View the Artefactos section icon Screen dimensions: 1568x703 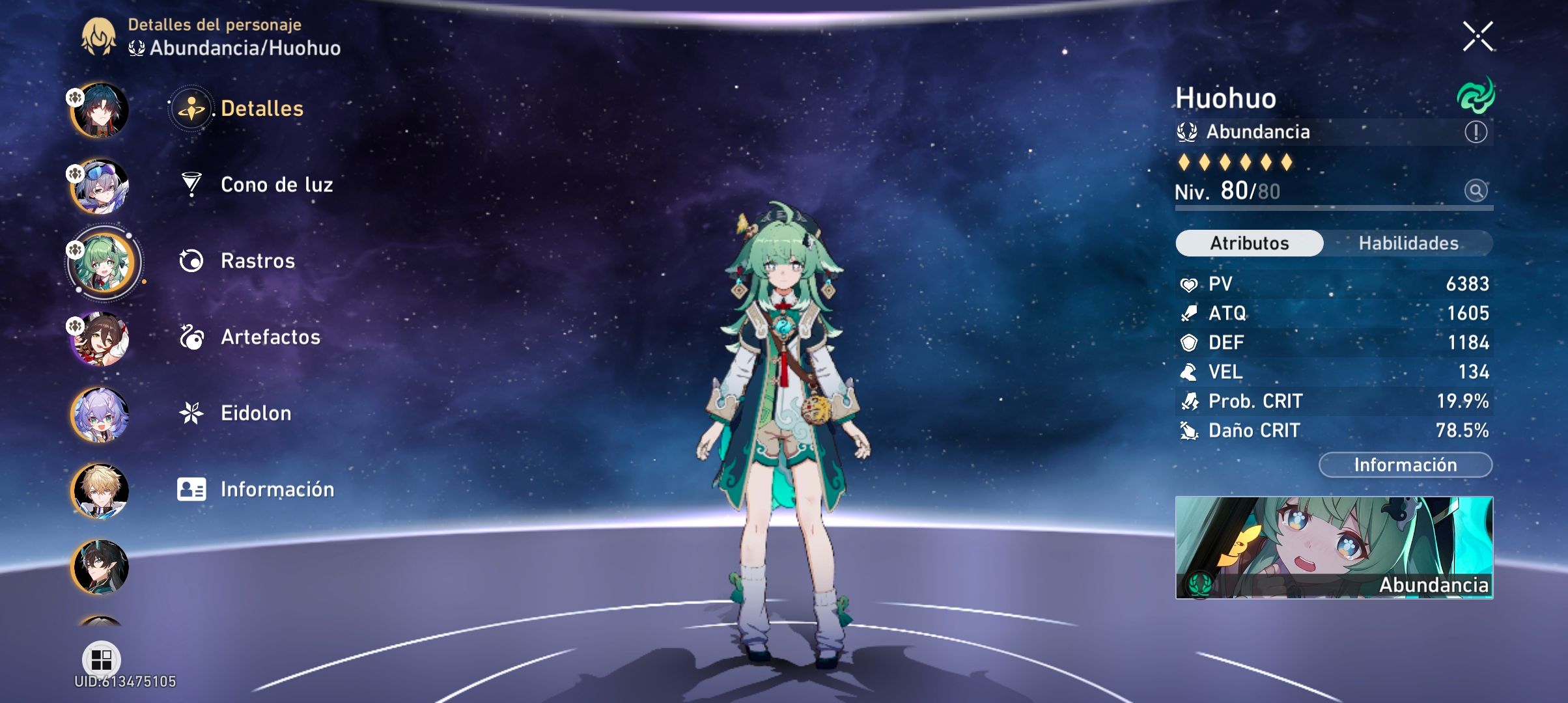(x=189, y=337)
